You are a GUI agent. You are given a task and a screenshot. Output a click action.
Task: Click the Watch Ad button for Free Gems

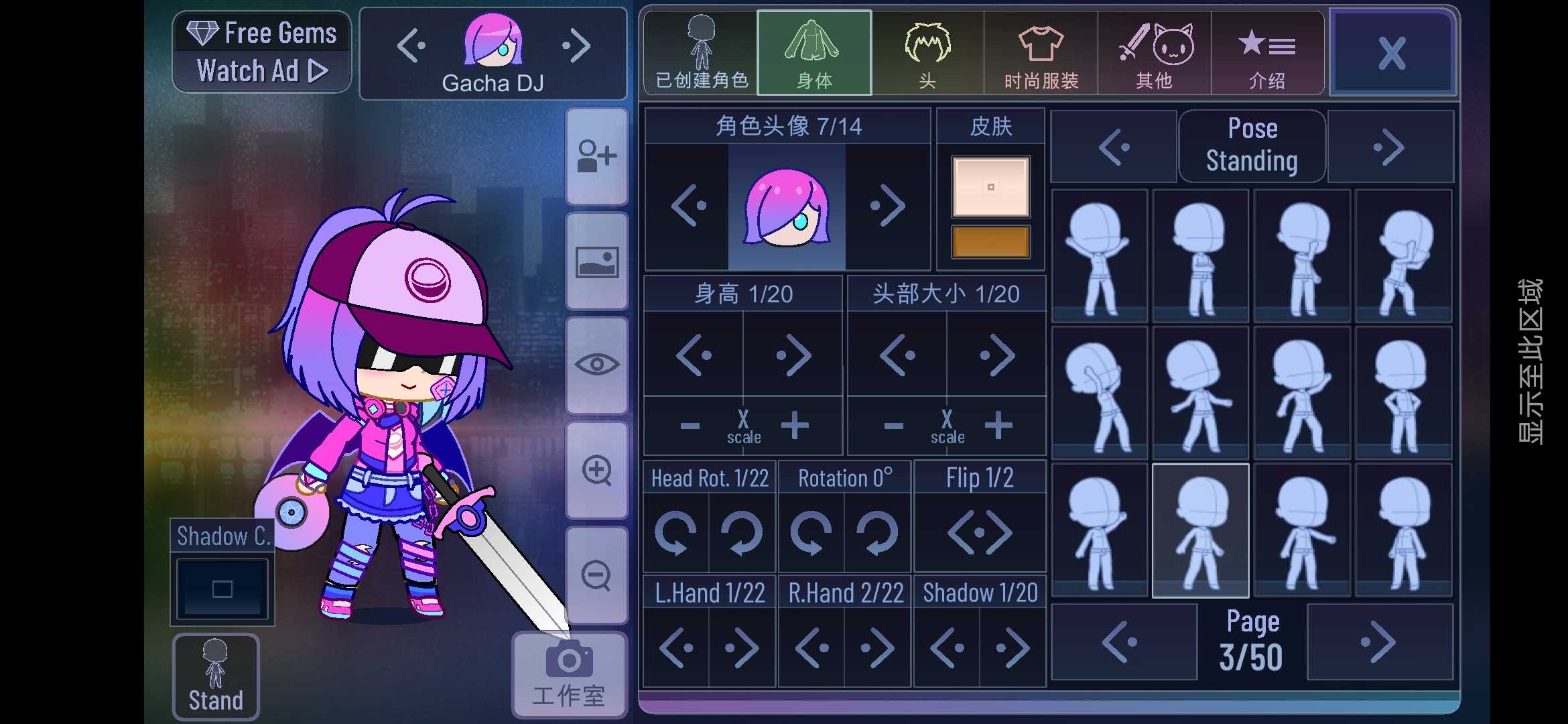click(261, 70)
